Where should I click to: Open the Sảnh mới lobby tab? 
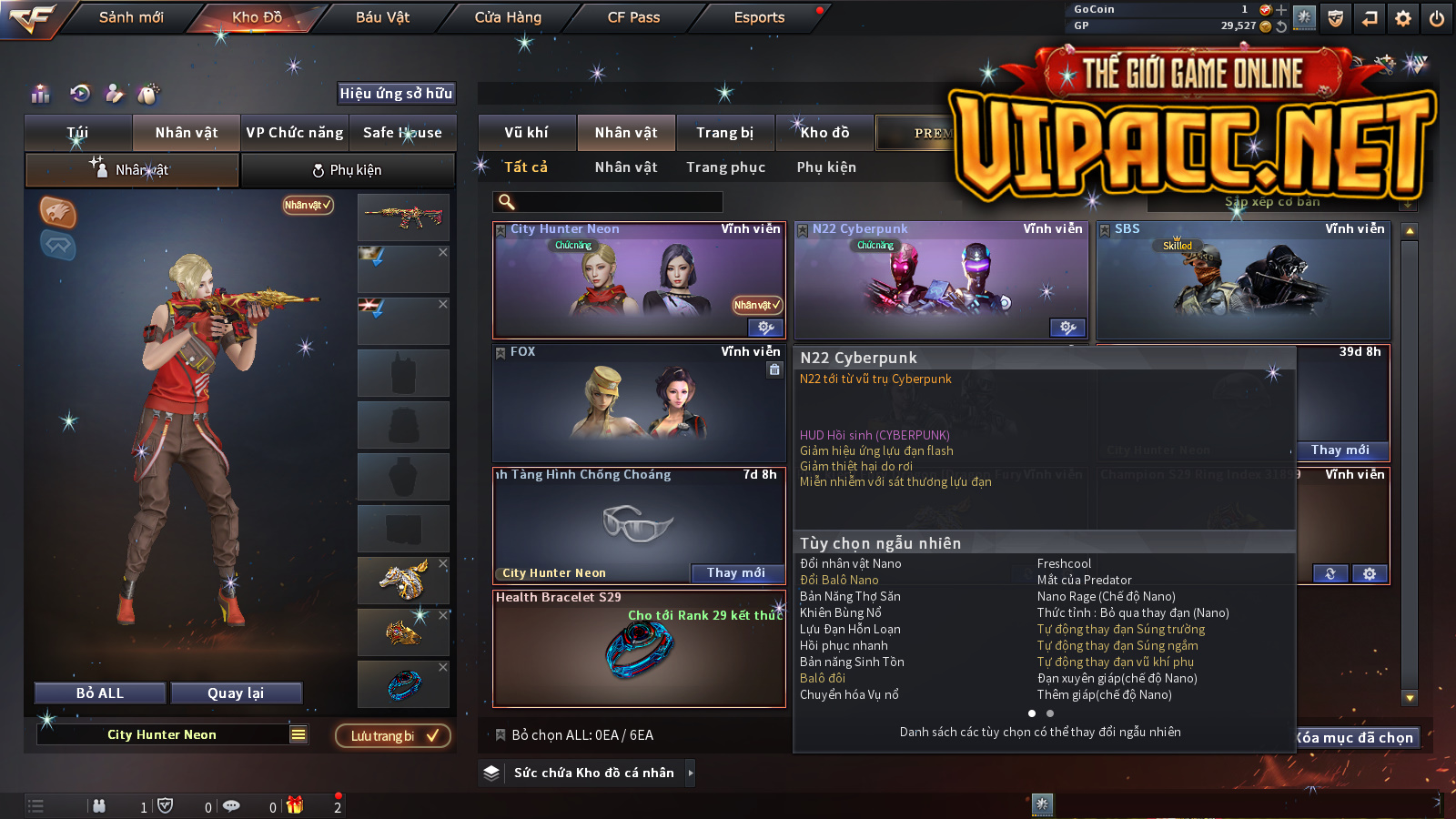point(131,17)
